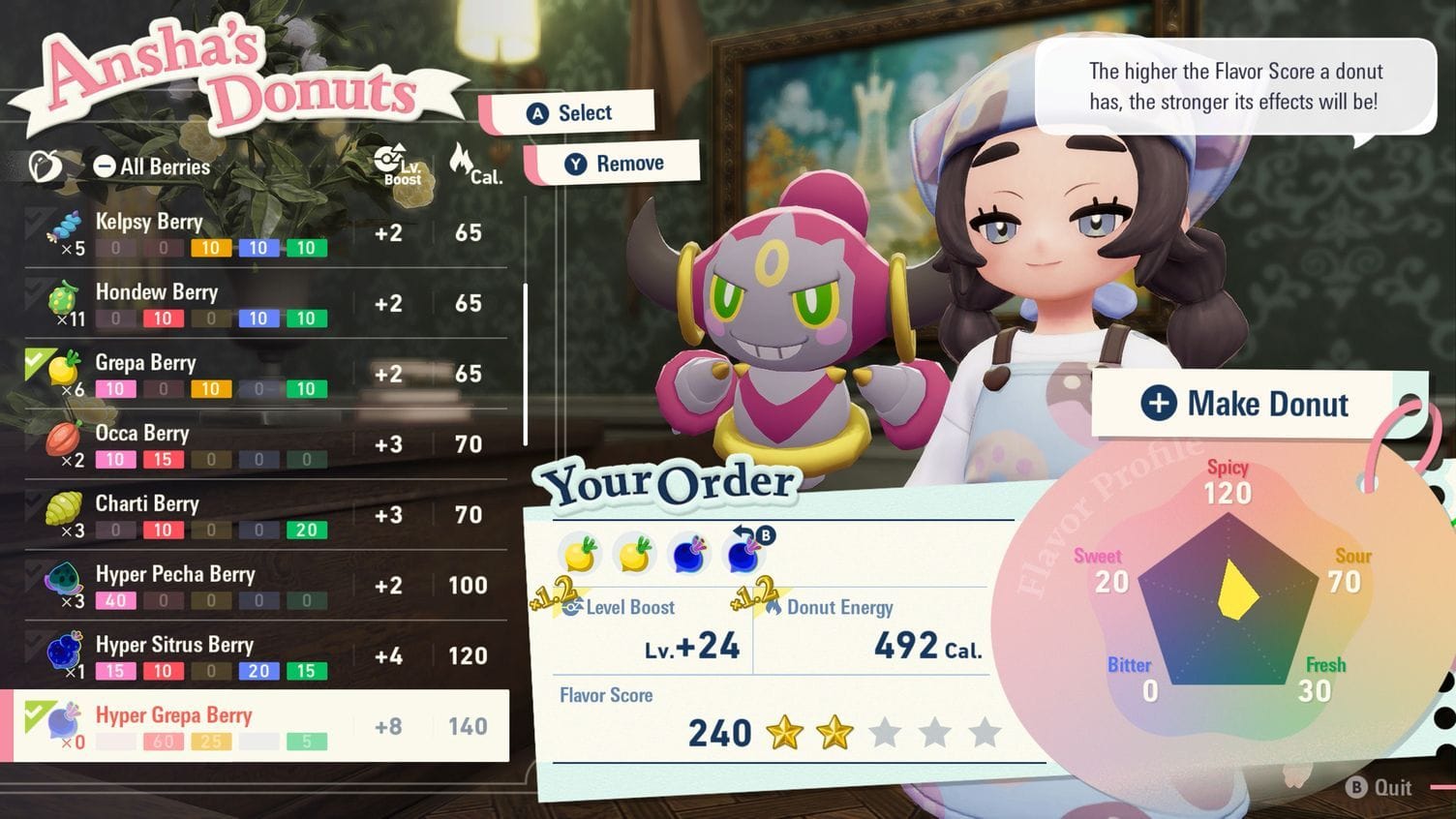Image resolution: width=1456 pixels, height=819 pixels.
Task: Click the third Flavor Score star
Action: [x=884, y=733]
